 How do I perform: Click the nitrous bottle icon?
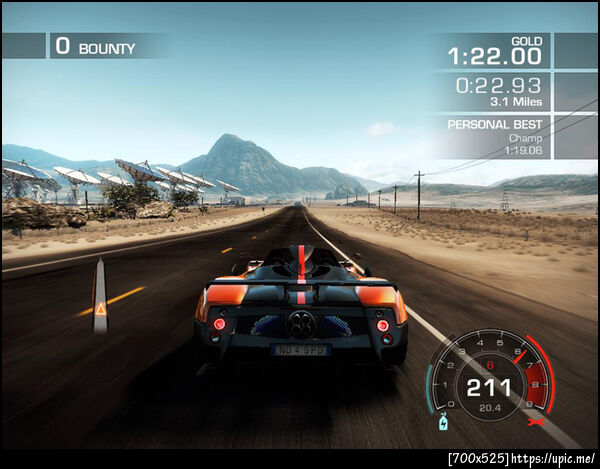(x=445, y=424)
